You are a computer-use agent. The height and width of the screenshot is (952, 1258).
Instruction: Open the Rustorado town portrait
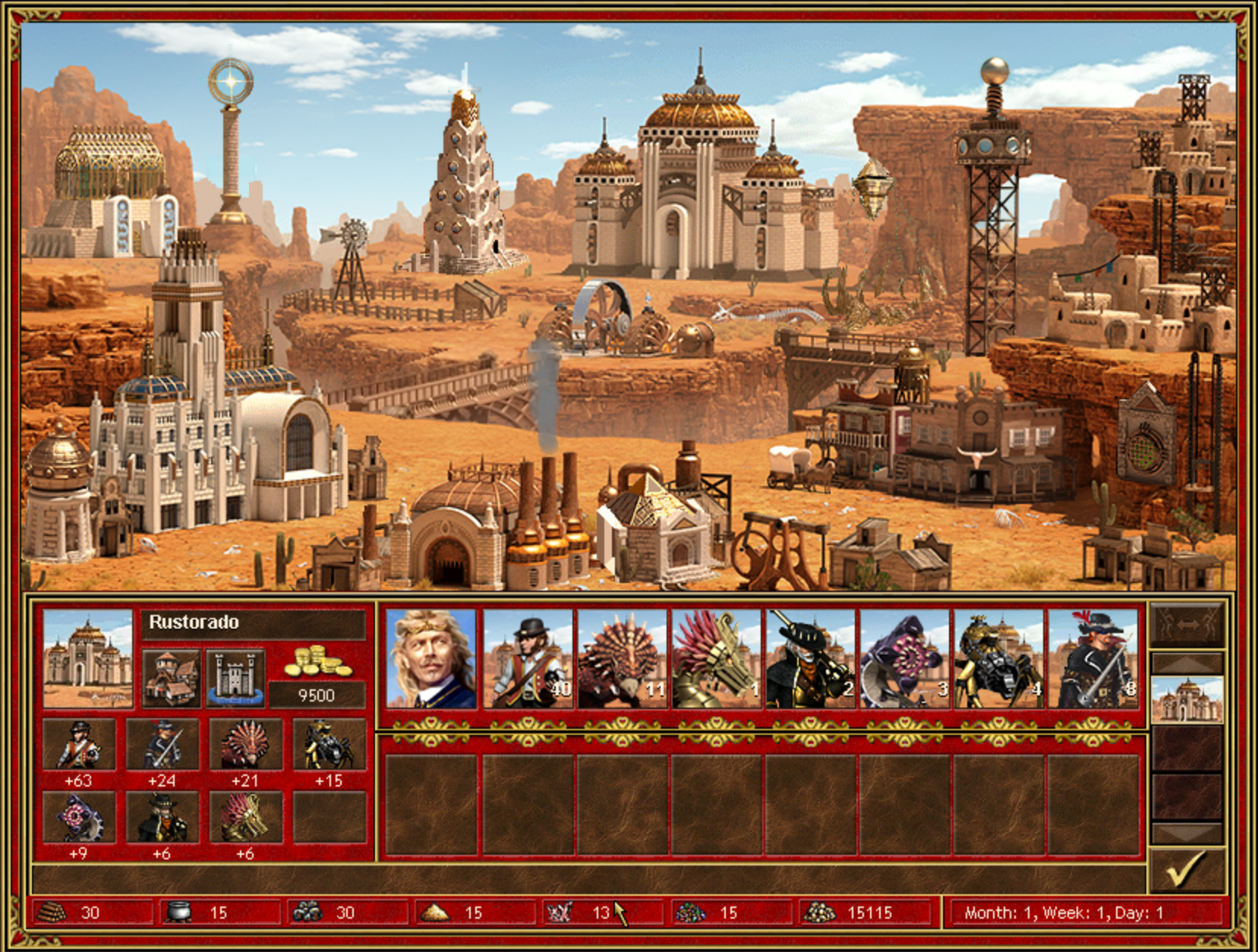point(87,659)
